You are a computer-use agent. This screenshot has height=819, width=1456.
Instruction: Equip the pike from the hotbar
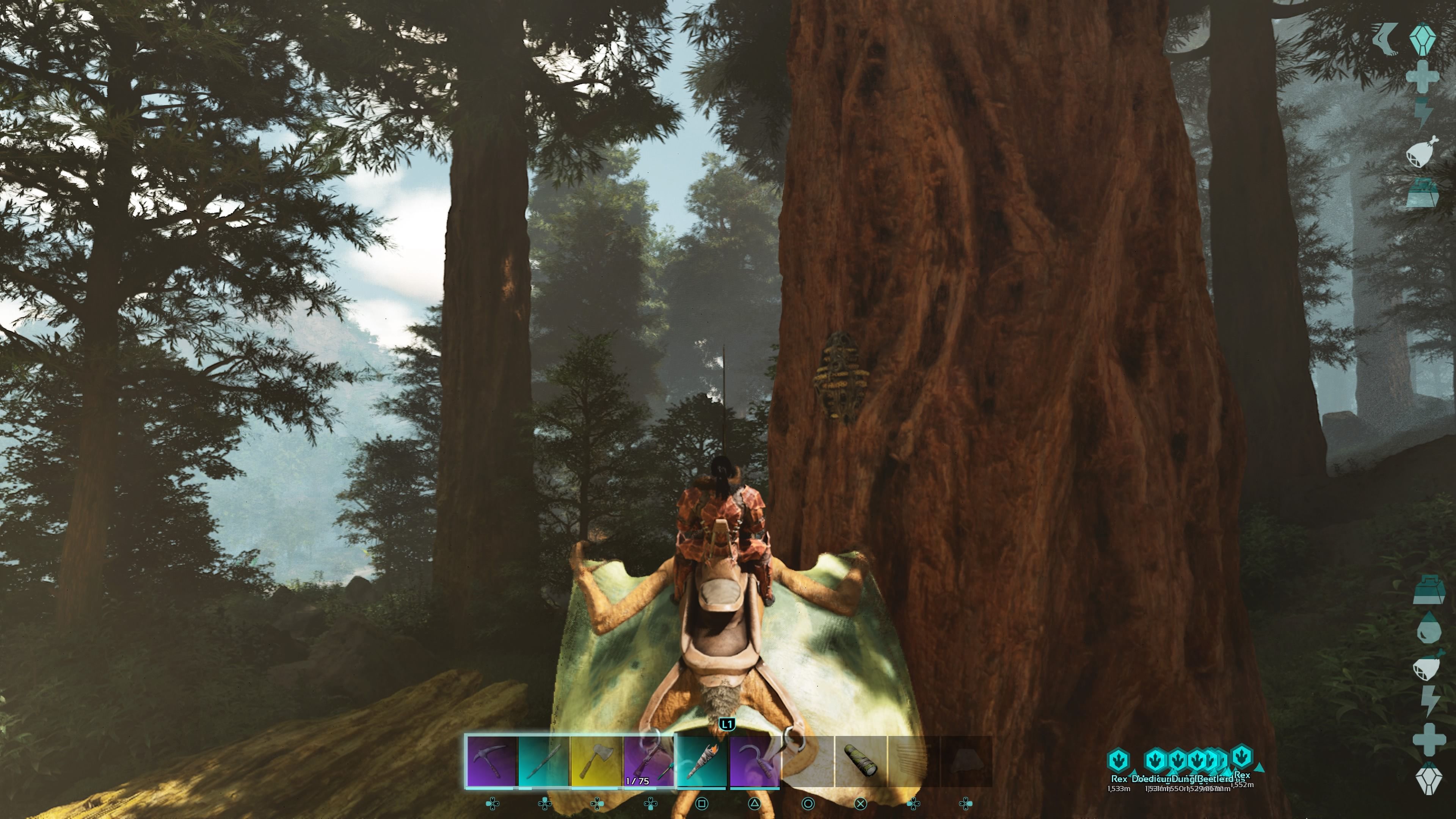pos(543,761)
